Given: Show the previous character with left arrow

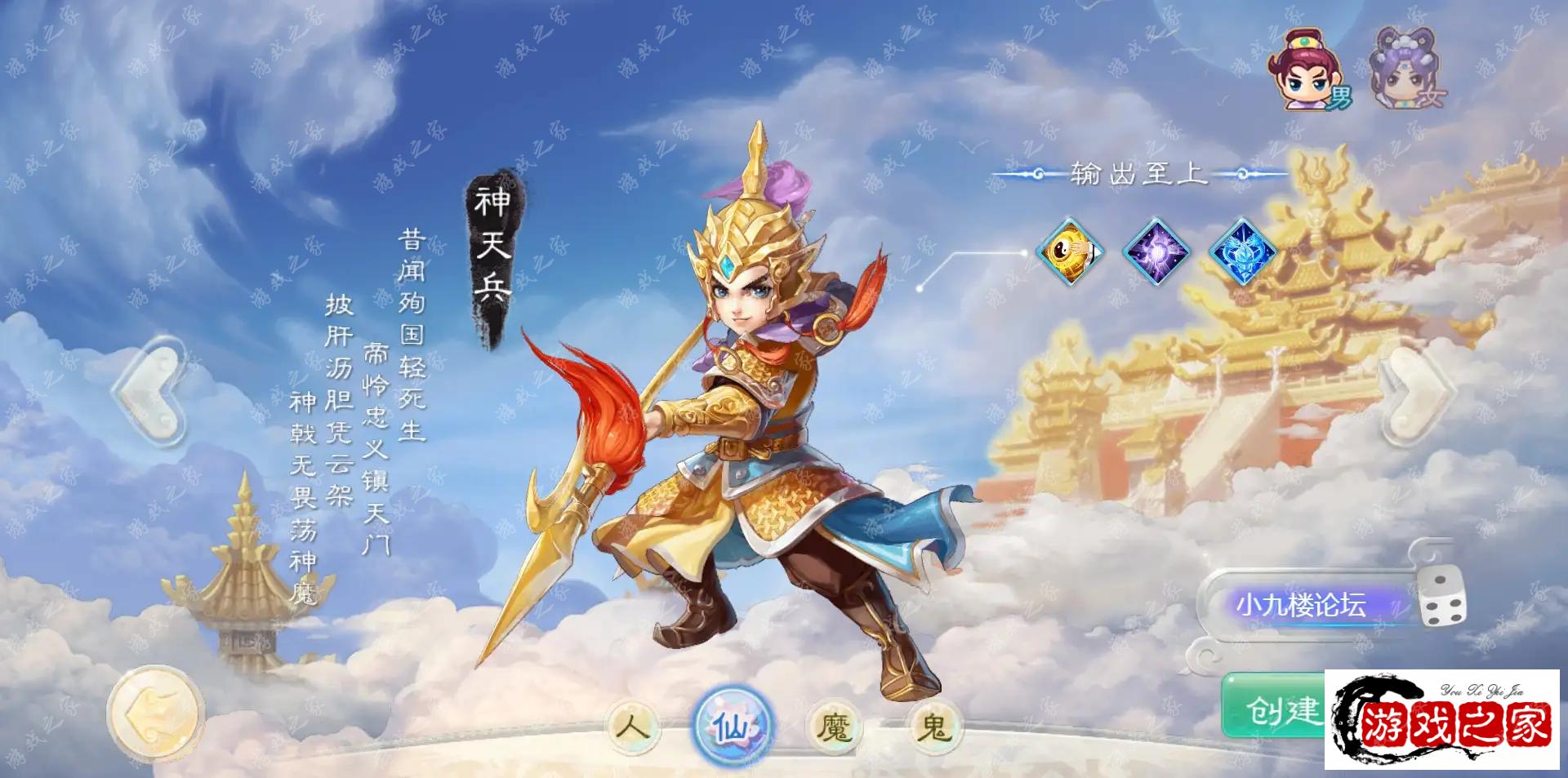Looking at the screenshot, I should 154,392.
